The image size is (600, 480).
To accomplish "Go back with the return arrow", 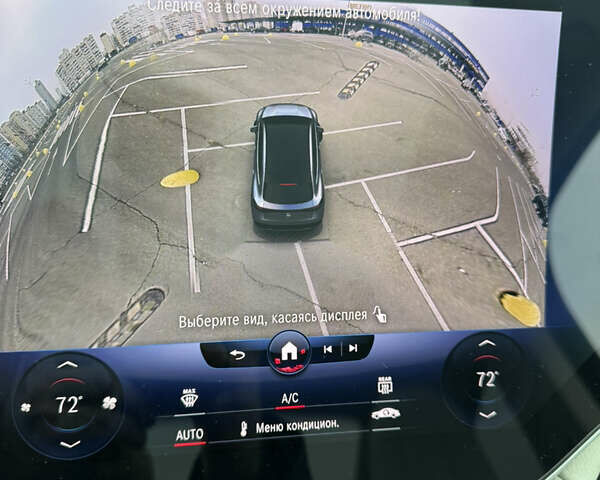I will (237, 354).
